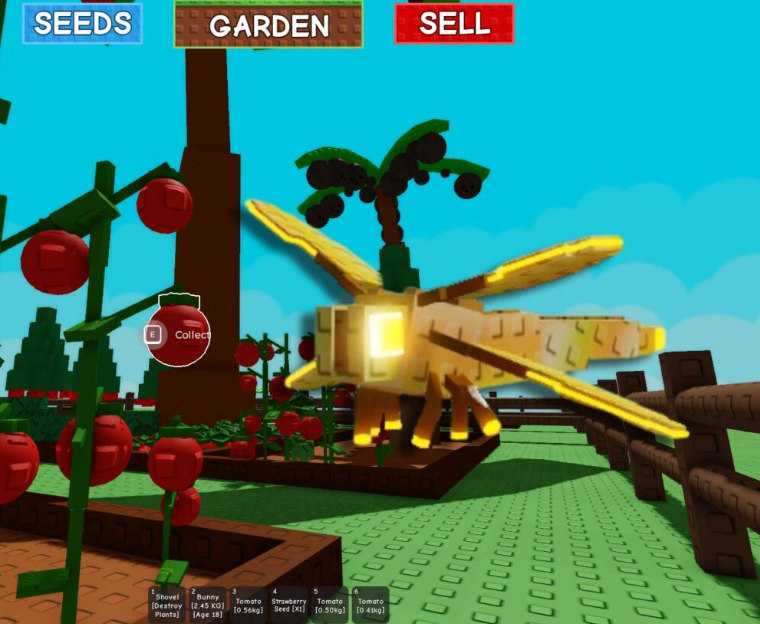The width and height of the screenshot is (760, 624).
Task: Open the SEEDS shop button
Action: point(82,24)
